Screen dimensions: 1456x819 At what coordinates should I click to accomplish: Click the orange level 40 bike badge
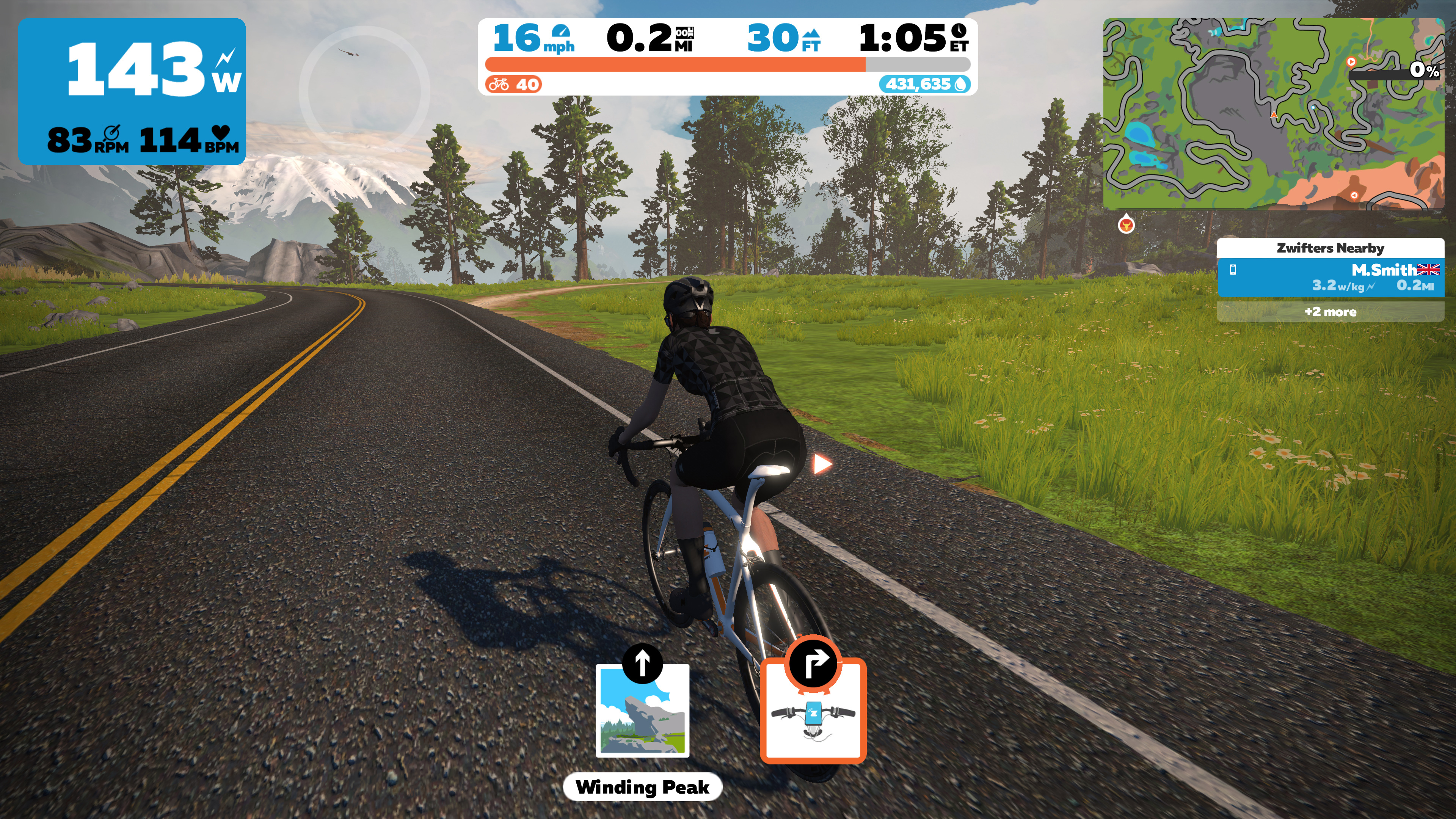coord(513,85)
